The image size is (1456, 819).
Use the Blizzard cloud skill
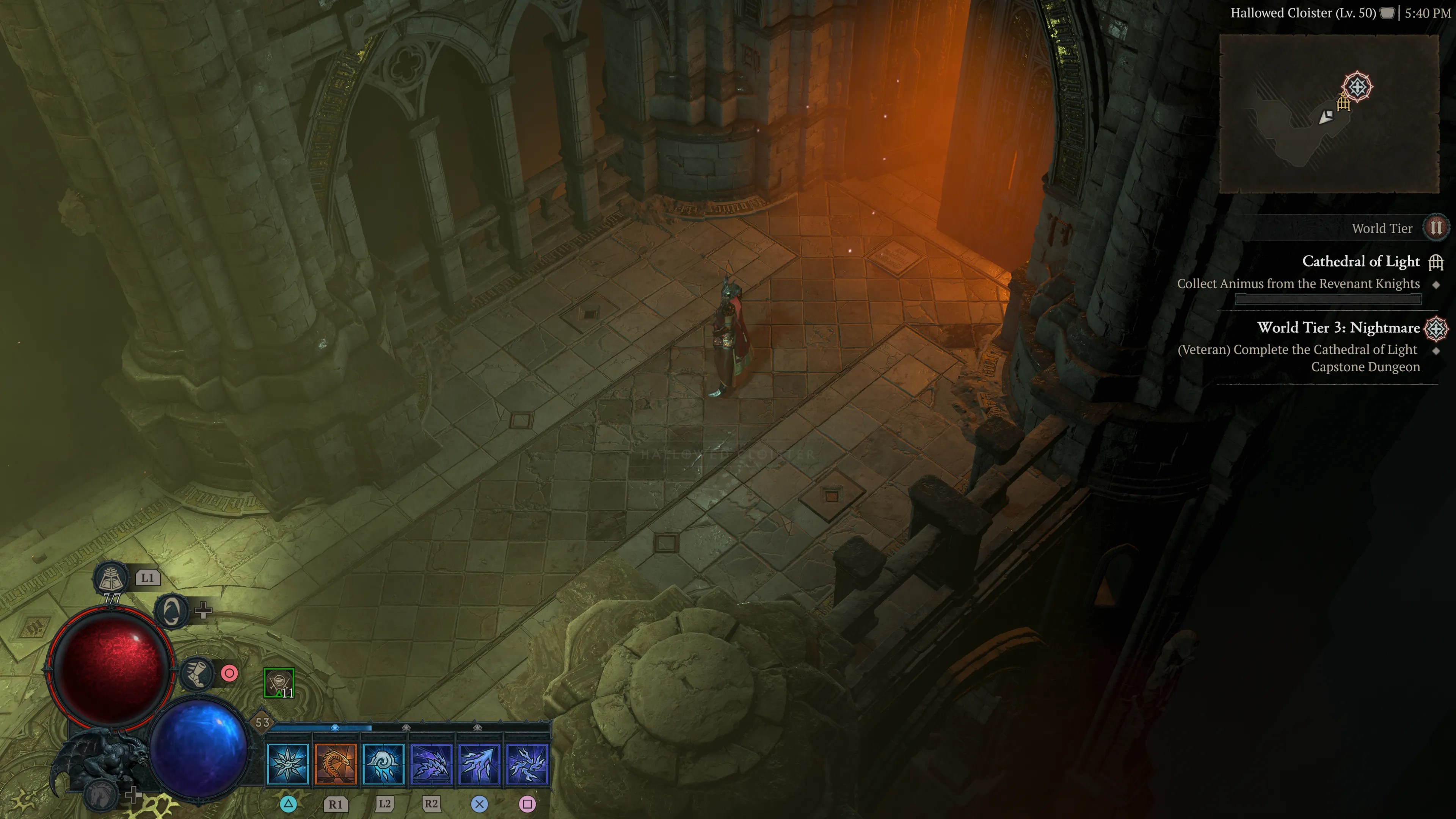384,764
